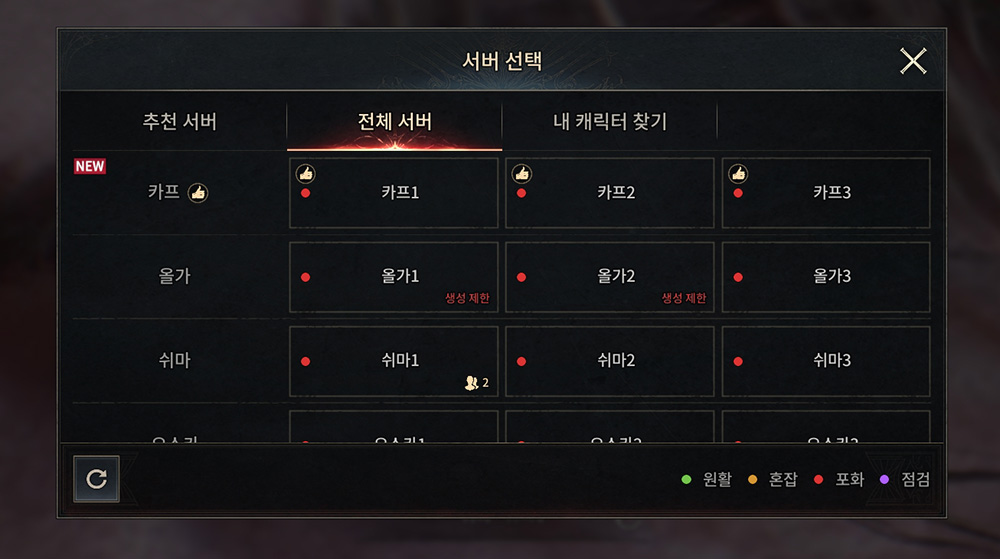Screen dimensions: 1000x559
Task: Select the 전체 서버 tab
Action: pos(395,122)
